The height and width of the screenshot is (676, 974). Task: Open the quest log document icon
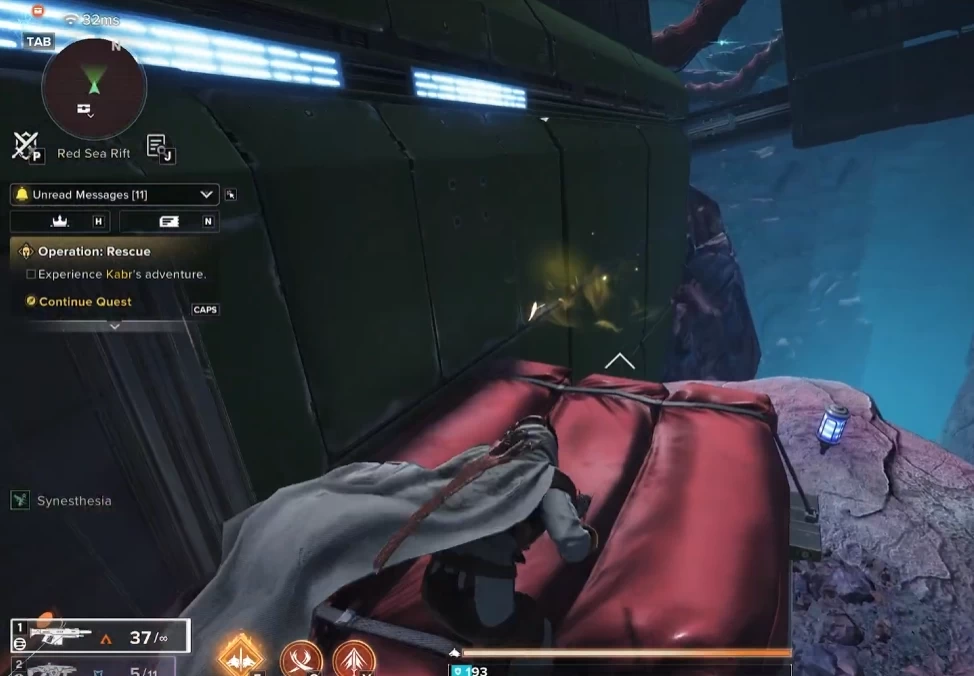point(158,147)
